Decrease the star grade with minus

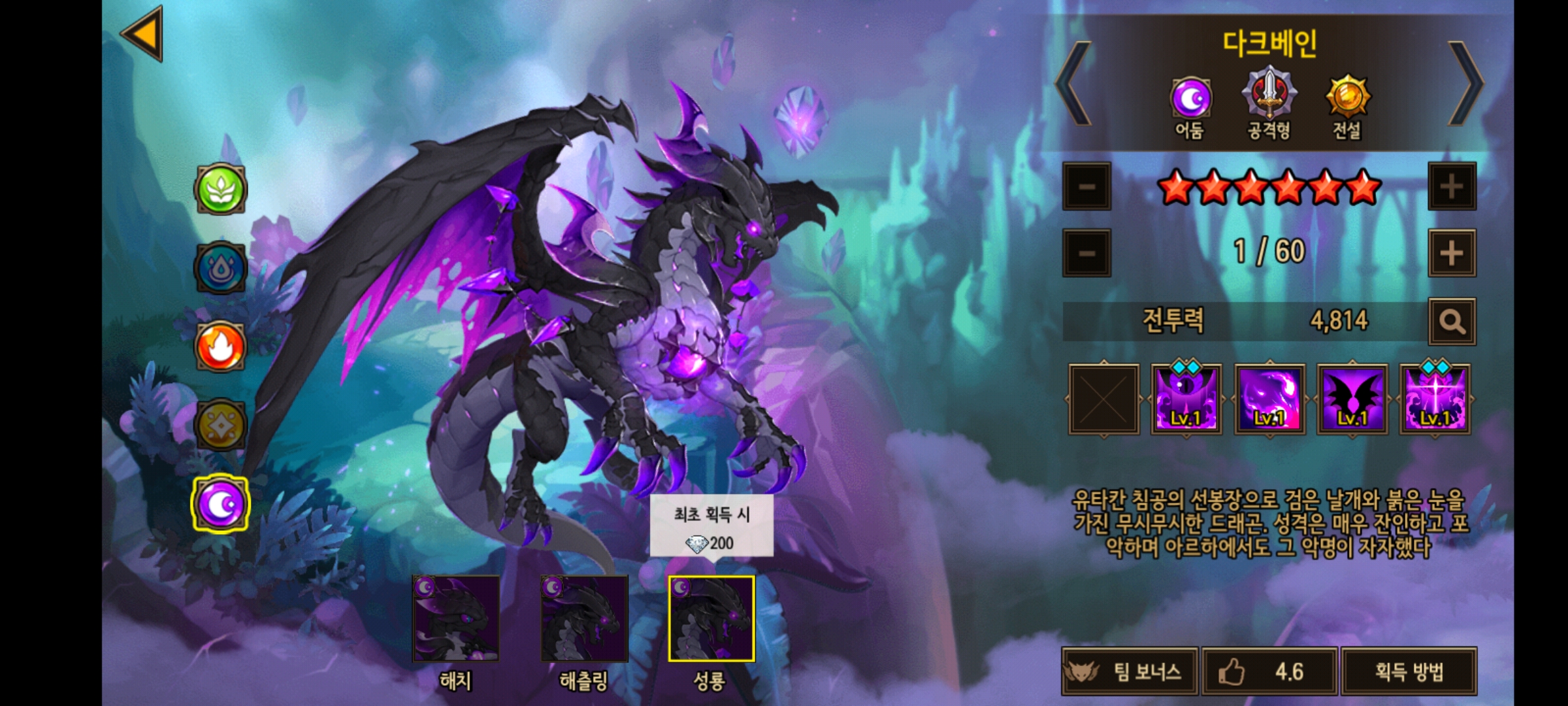(x=1086, y=187)
